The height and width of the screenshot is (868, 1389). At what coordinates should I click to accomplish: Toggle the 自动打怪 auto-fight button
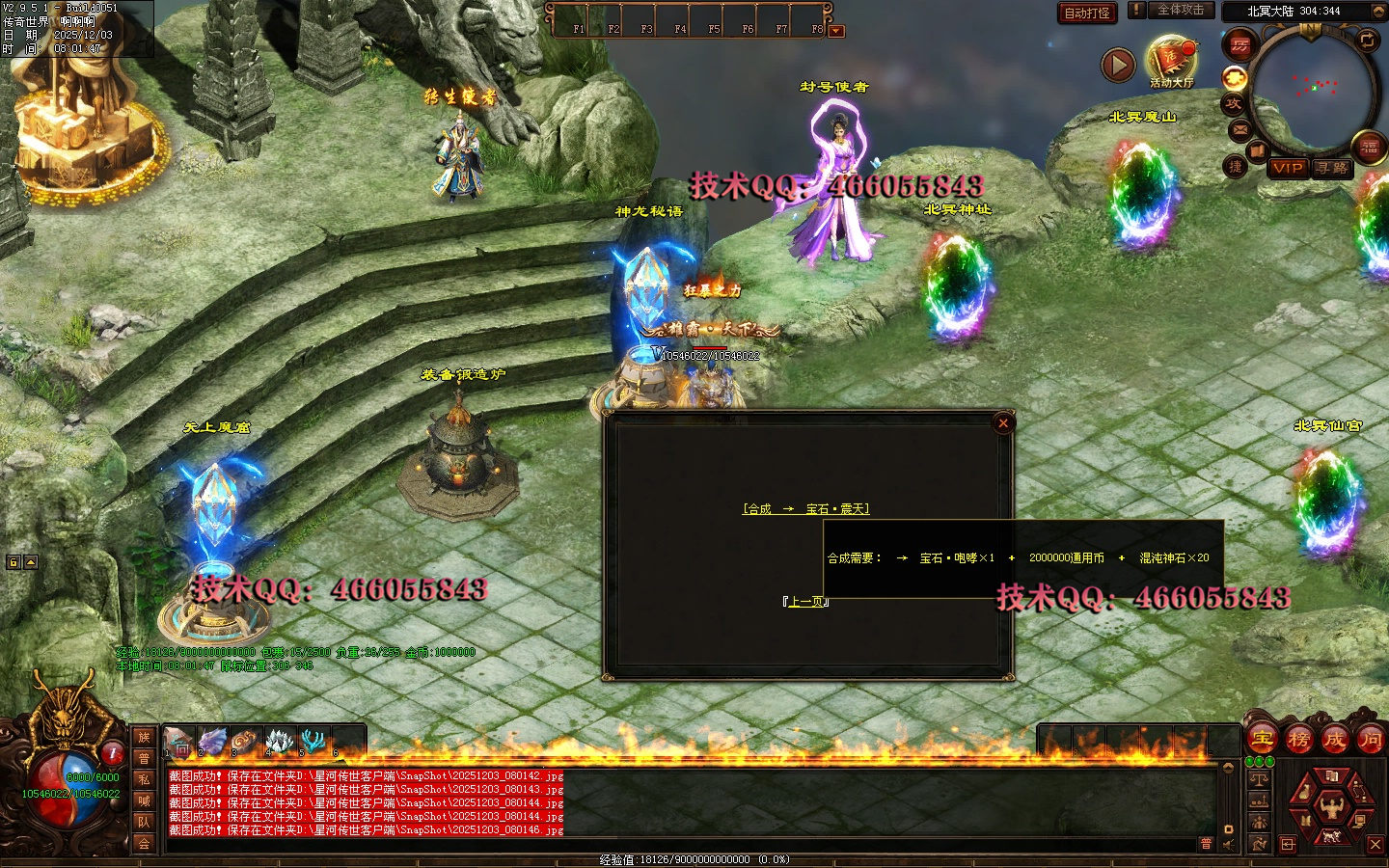click(1087, 13)
